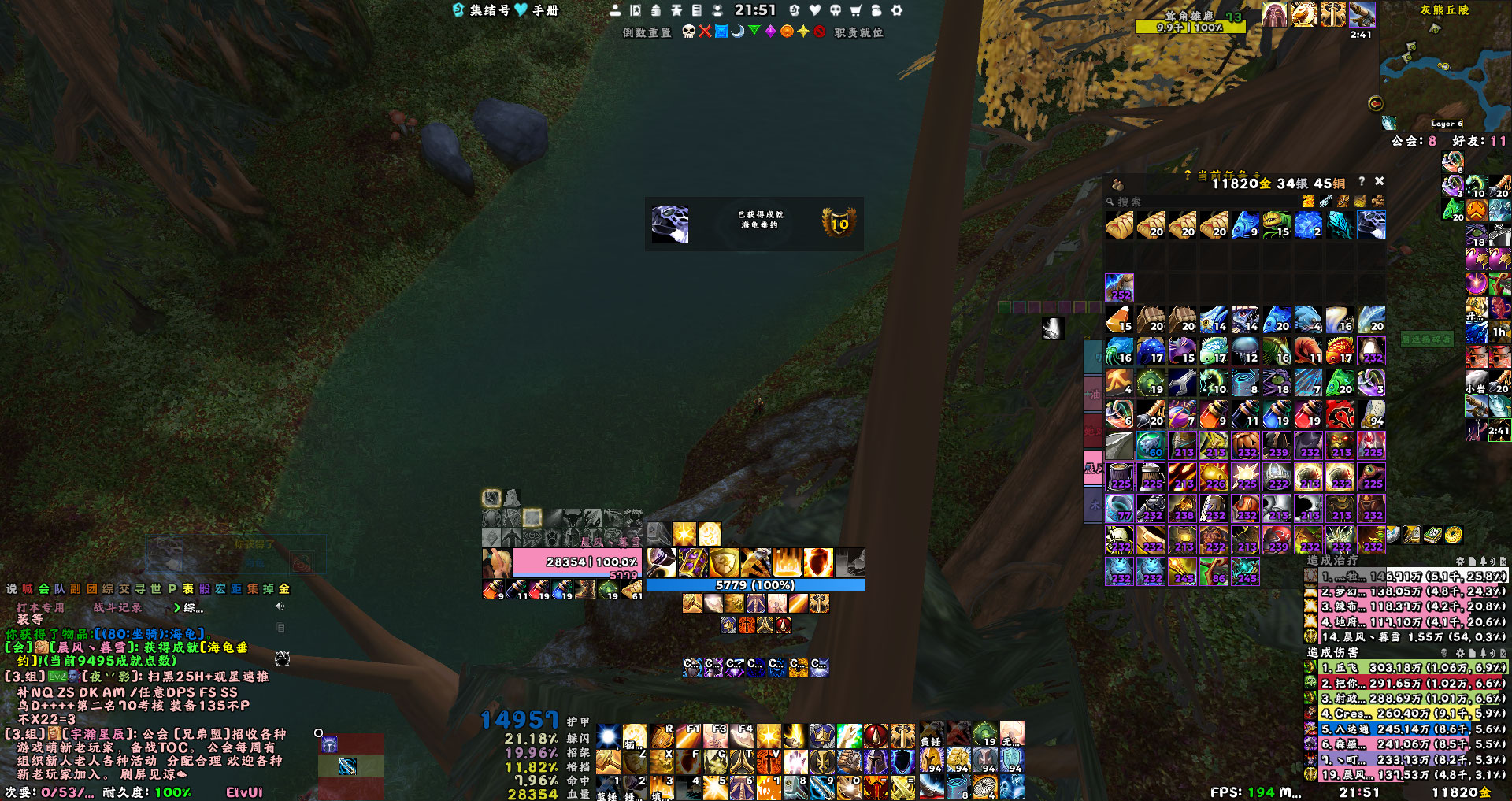Select the candy corn stack in bag
1512x801 pixels.
(1119, 320)
